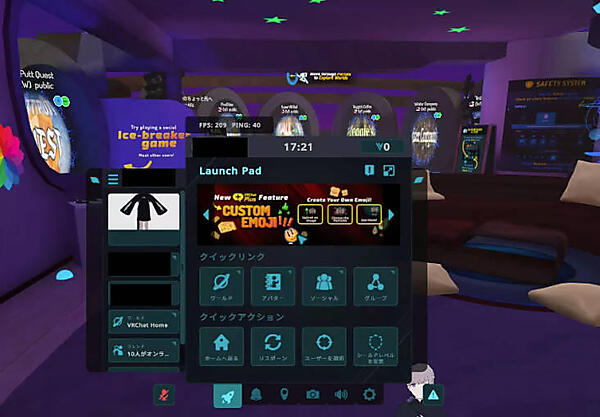Open the notifications bell tab
This screenshot has width=600, height=417.
coord(257,395)
